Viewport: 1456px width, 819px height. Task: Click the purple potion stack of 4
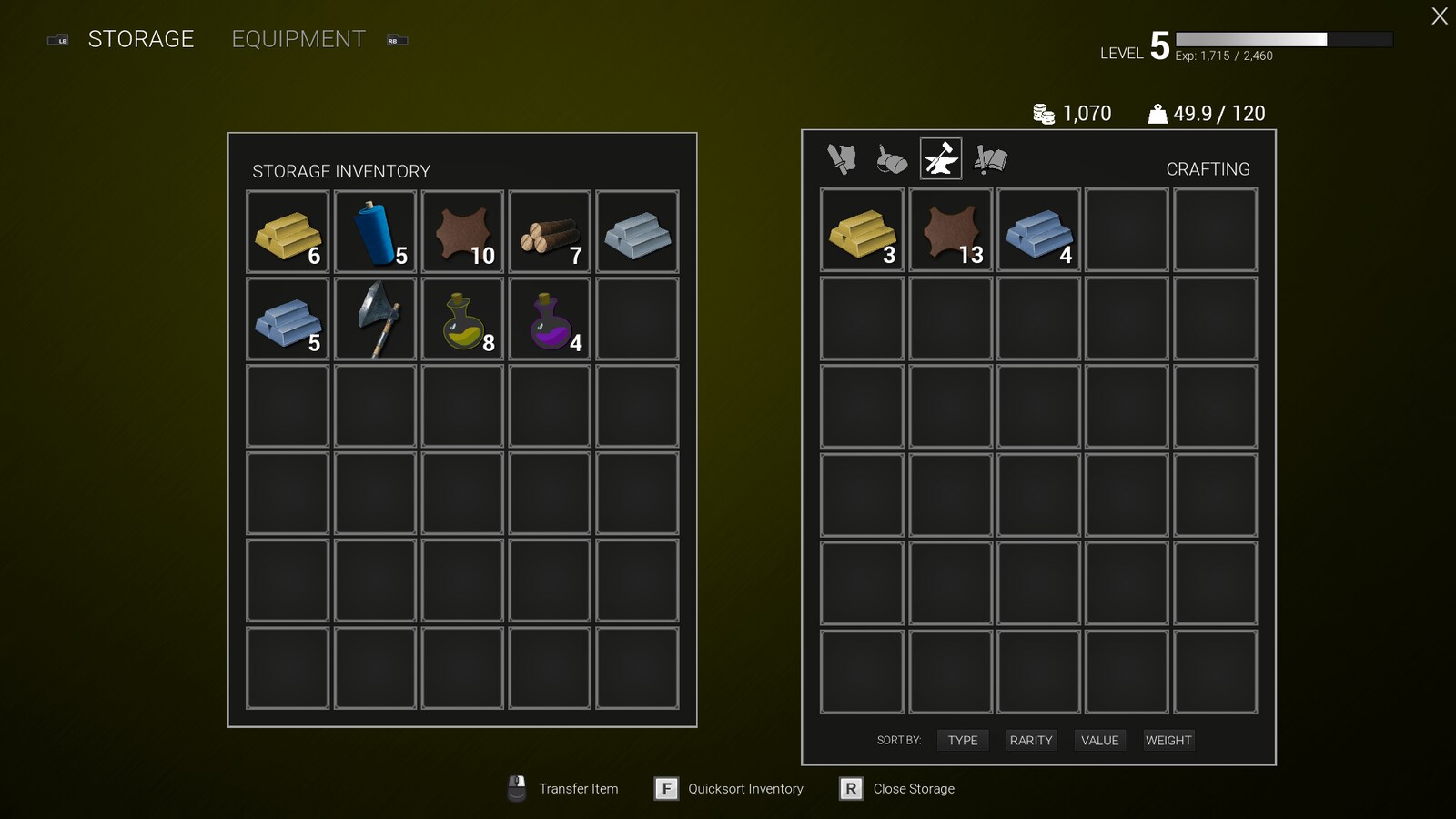[x=549, y=318]
